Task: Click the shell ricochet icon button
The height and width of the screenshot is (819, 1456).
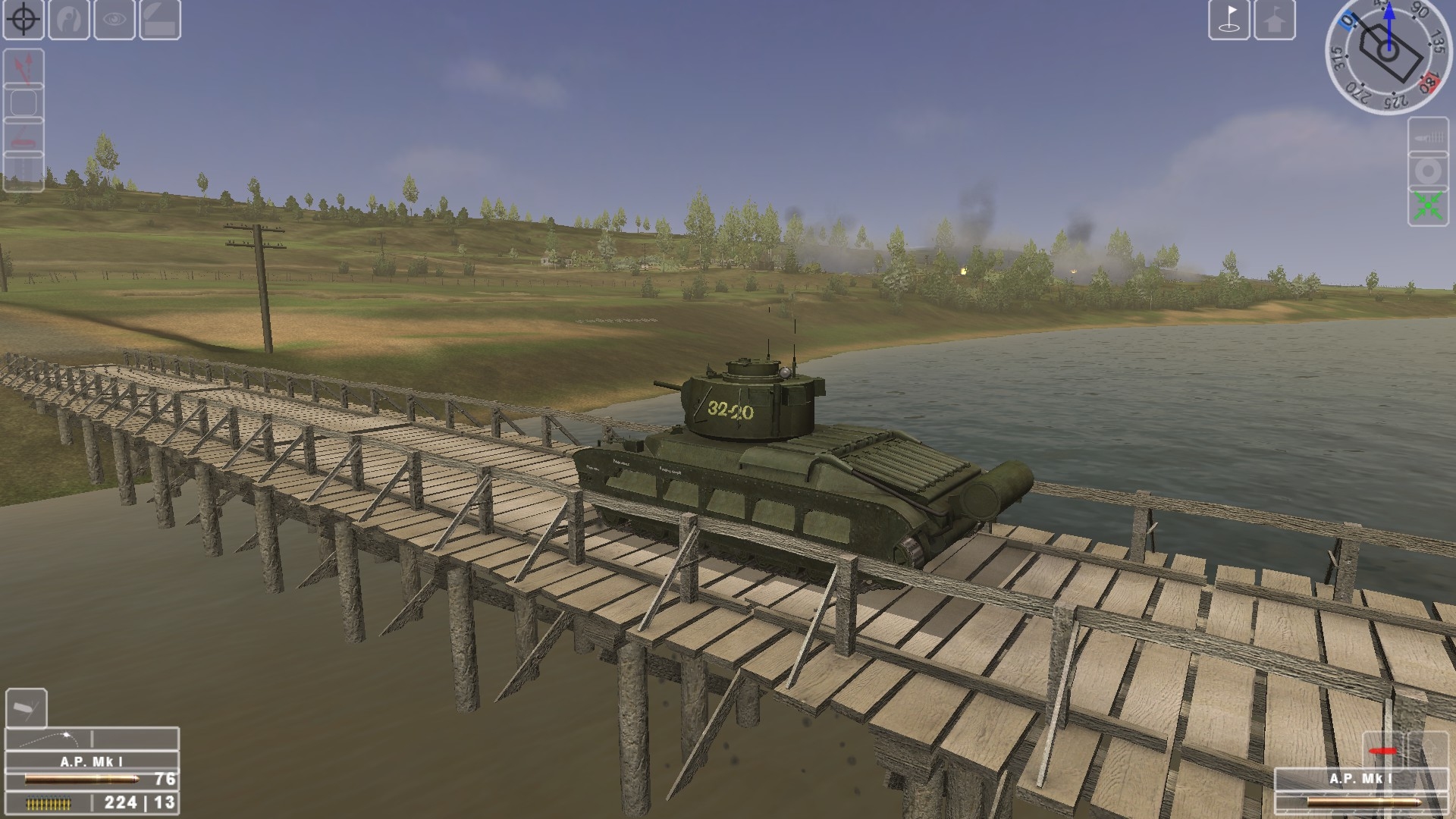Action: point(27,708)
